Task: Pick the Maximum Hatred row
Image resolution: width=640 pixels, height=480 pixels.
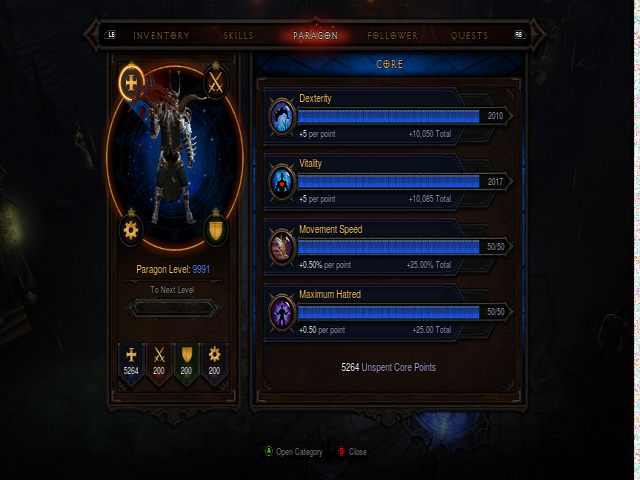Action: 389,312
